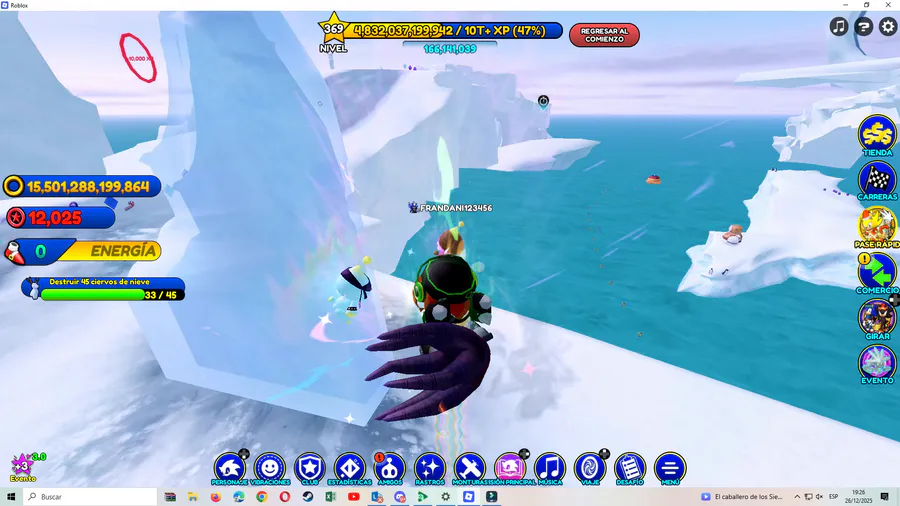Open the Rastros trails menu

[x=429, y=467]
